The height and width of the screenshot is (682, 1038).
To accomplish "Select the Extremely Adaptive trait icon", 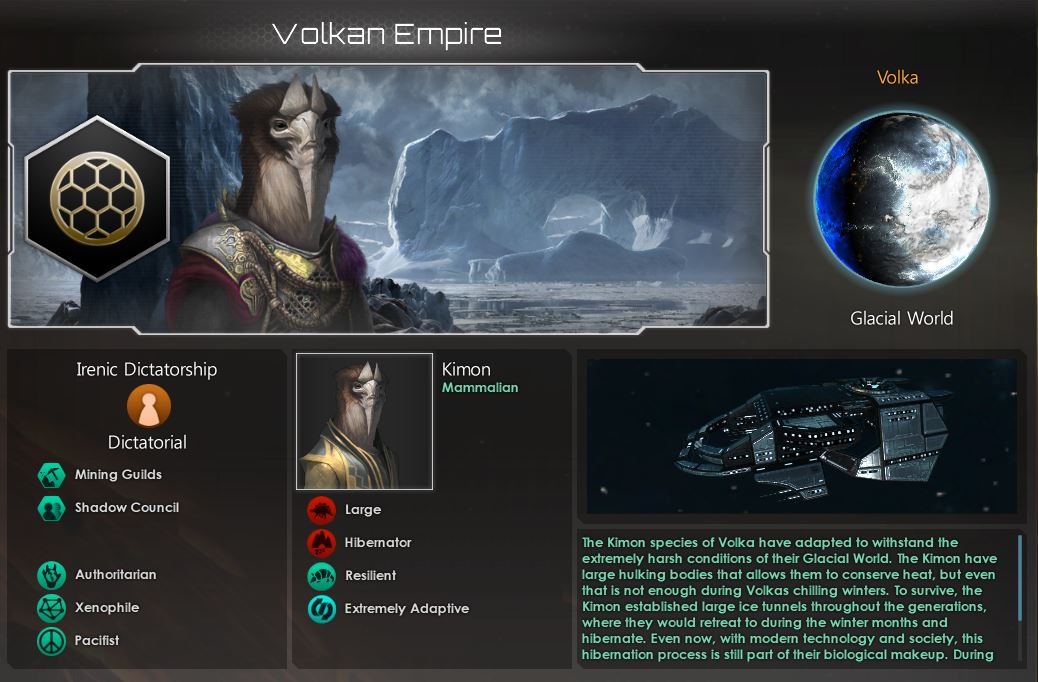I will click(x=321, y=609).
